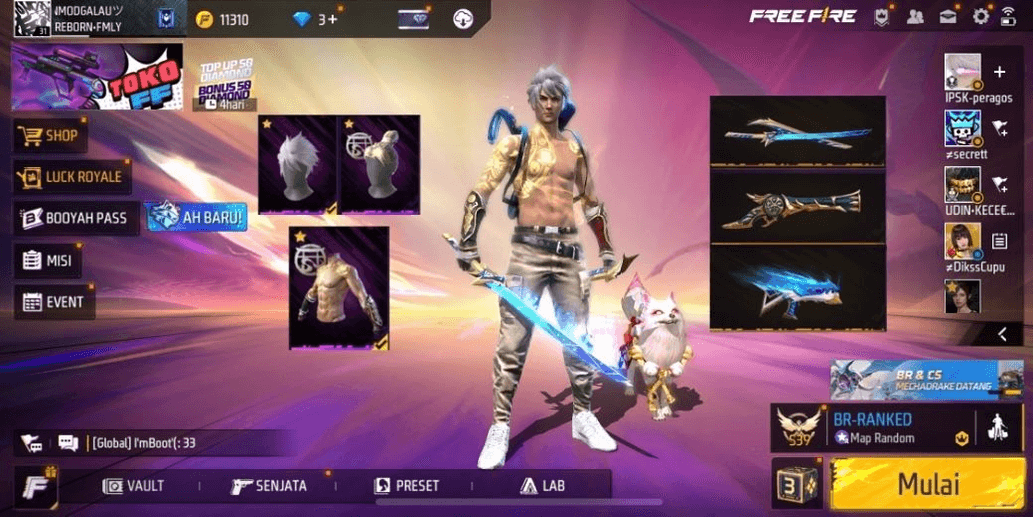1033x517 pixels.
Task: Open the Booyah Pass
Action: (x=74, y=218)
